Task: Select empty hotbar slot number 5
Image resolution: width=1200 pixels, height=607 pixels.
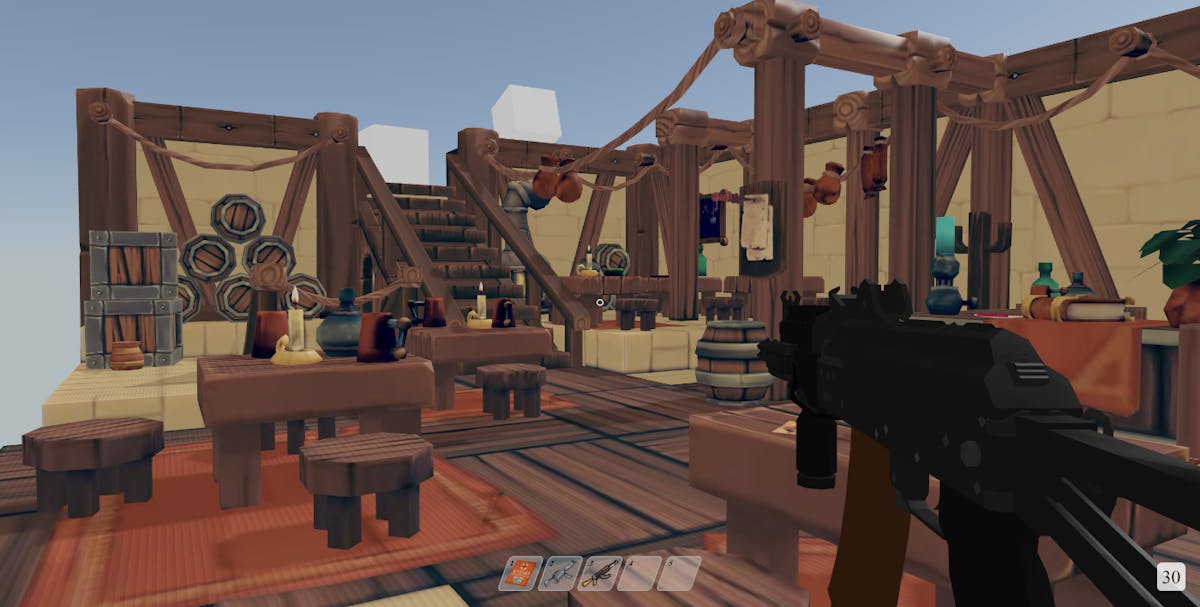Action: [x=678, y=573]
